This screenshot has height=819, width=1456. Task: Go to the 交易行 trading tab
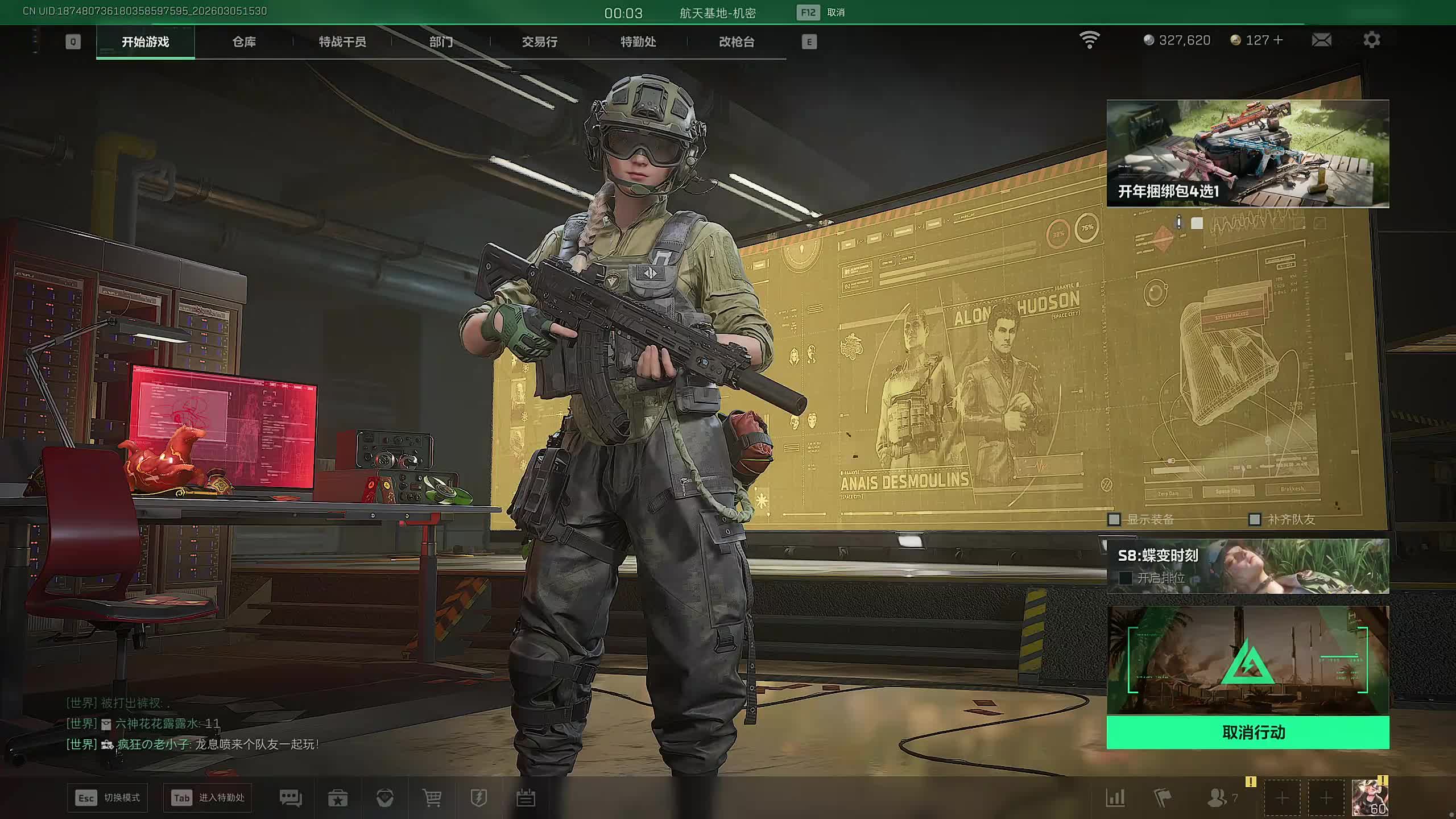pyautogui.click(x=539, y=42)
